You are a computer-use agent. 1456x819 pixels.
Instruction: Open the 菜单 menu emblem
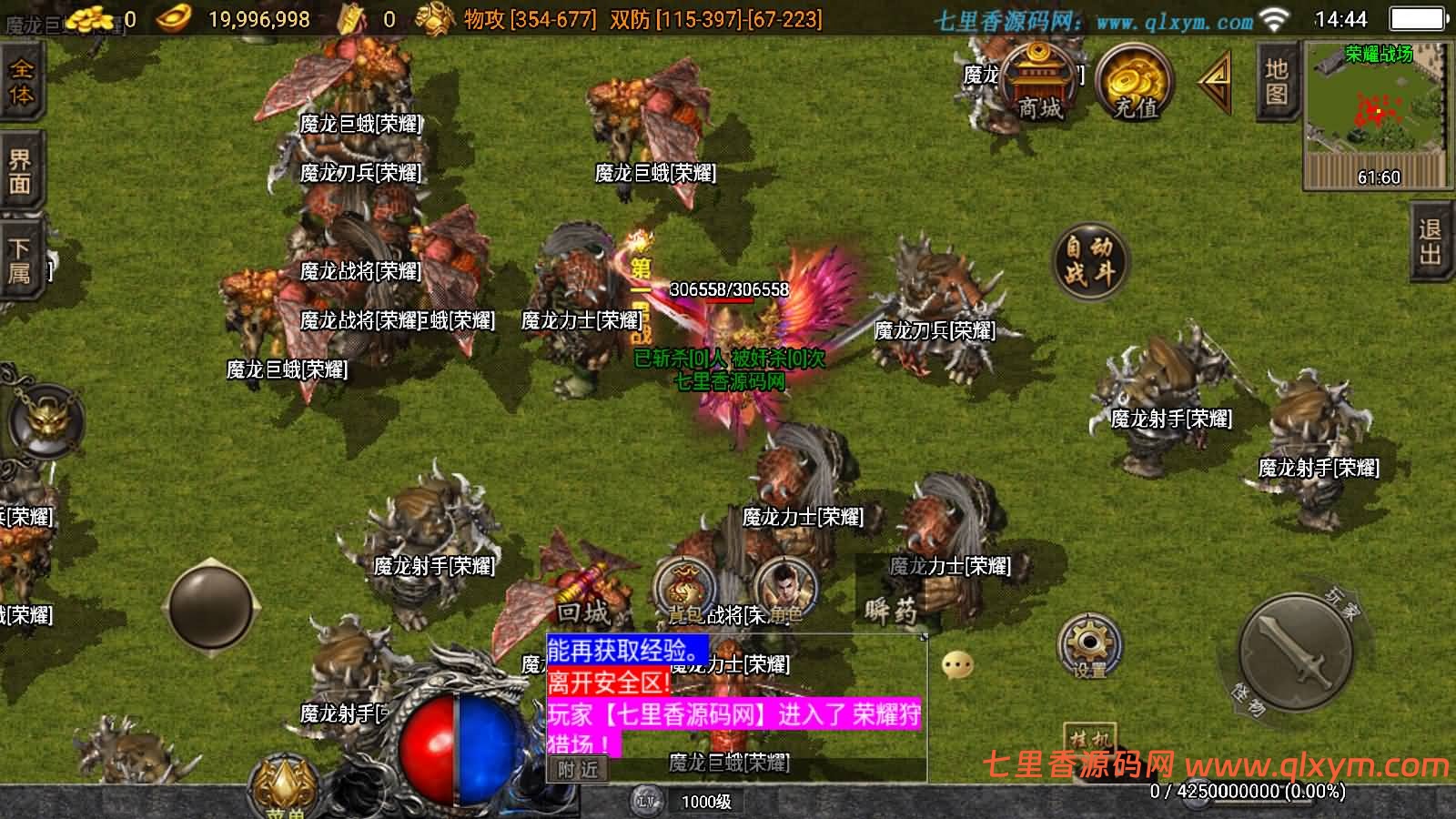coord(284,787)
